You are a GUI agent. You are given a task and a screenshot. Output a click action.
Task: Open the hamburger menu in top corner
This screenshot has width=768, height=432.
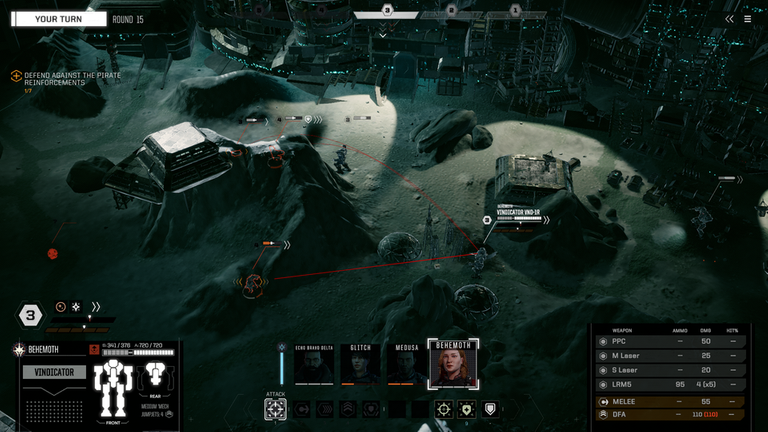tap(747, 18)
